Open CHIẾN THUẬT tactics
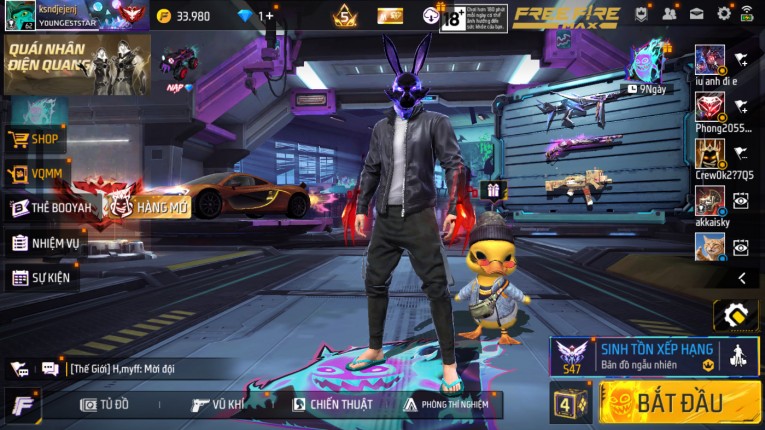This screenshot has height=430, width=765. tap(332, 404)
